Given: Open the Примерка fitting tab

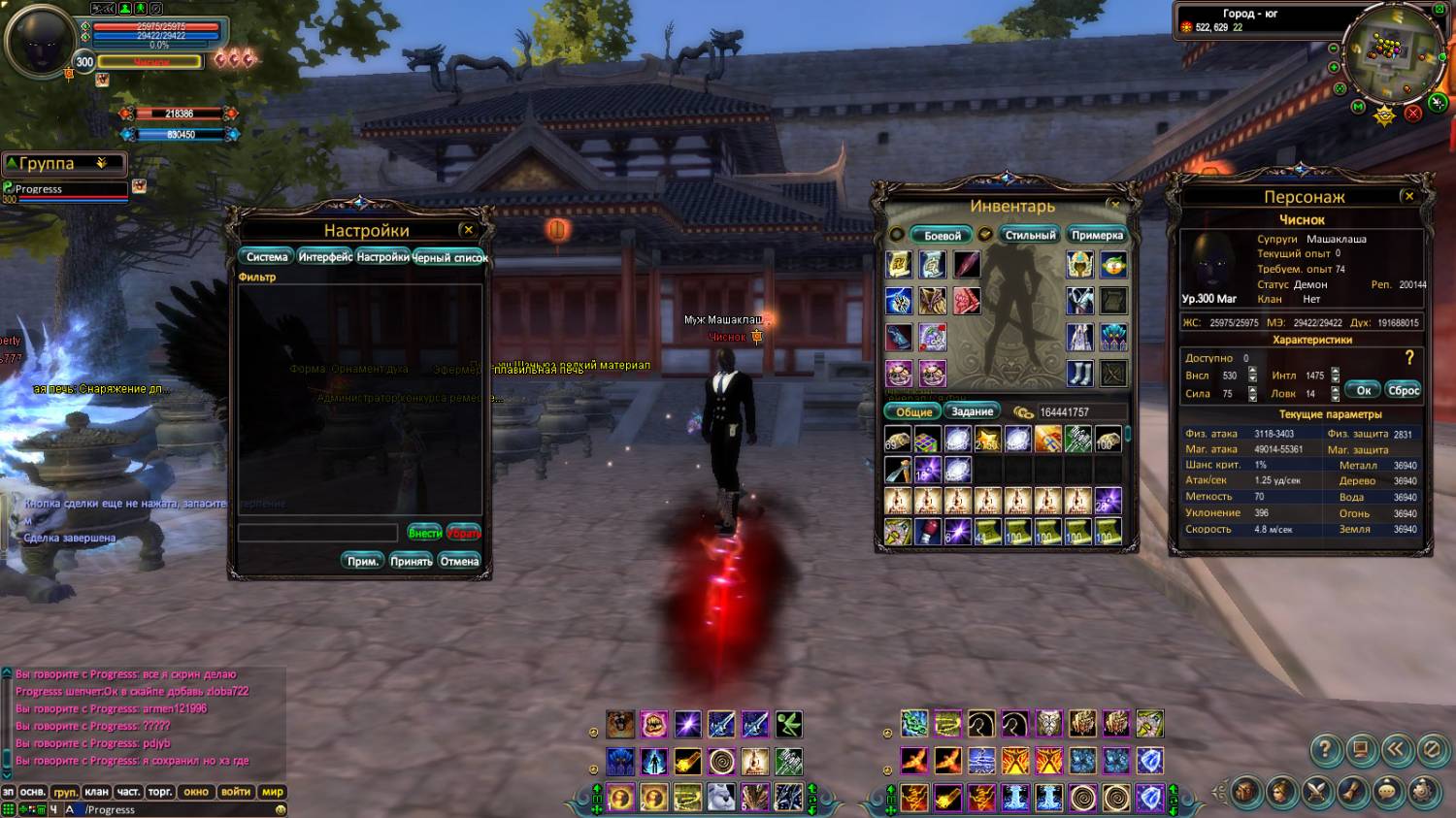Looking at the screenshot, I should pos(1097,235).
